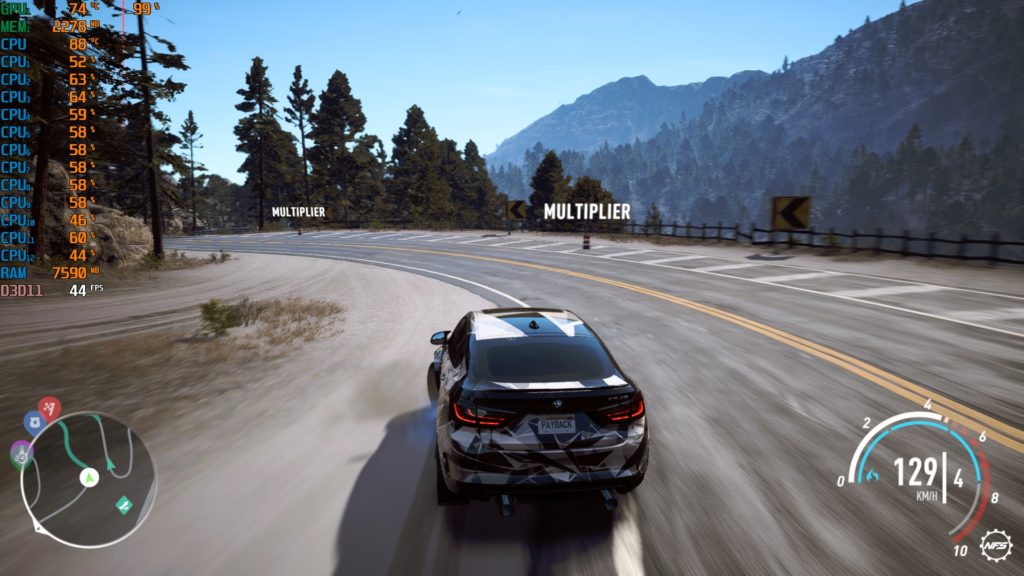Image resolution: width=1024 pixels, height=576 pixels.
Task: Select the red marker on the minimap edge
Action: [50, 407]
